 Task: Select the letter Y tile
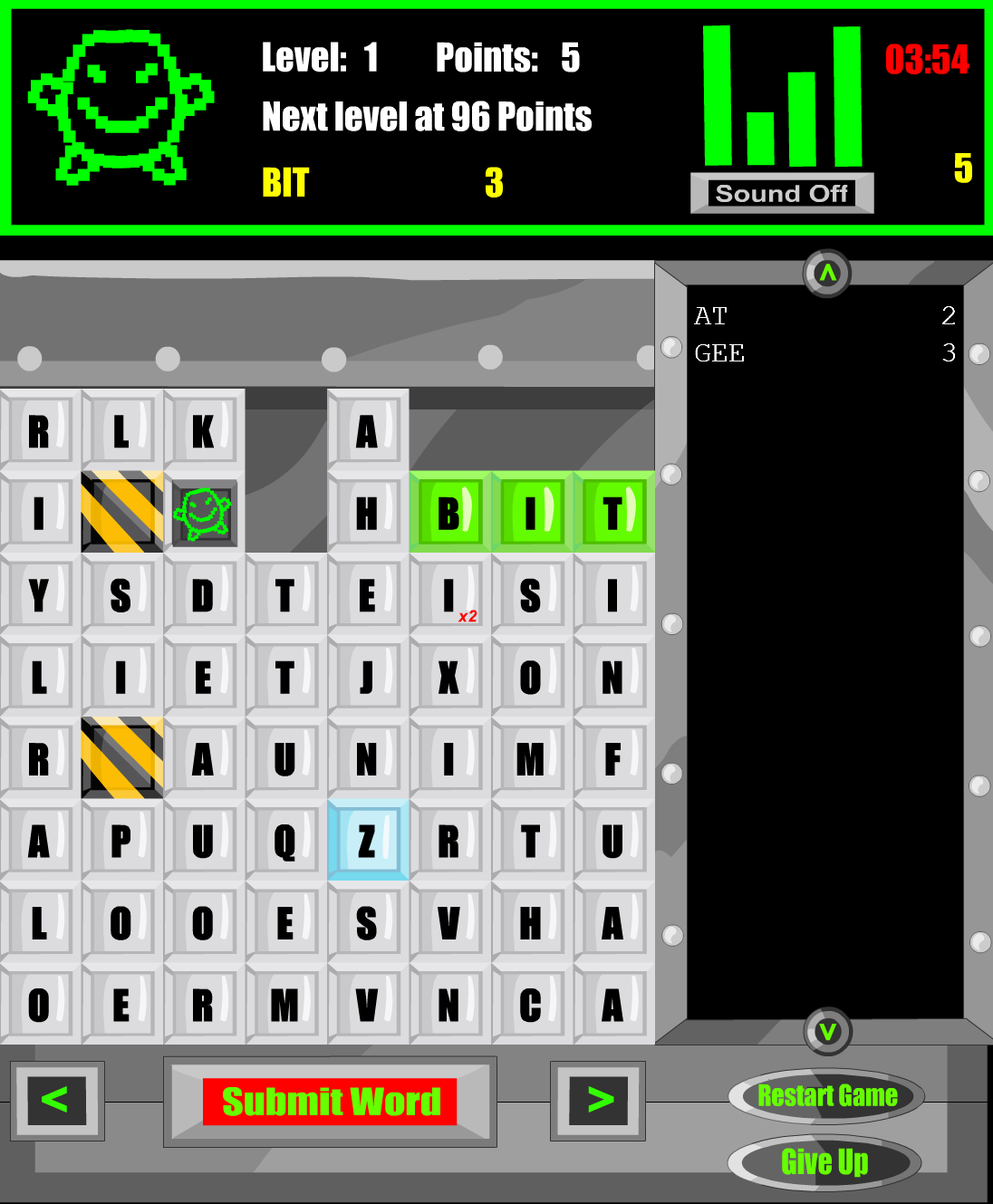pos(39,595)
